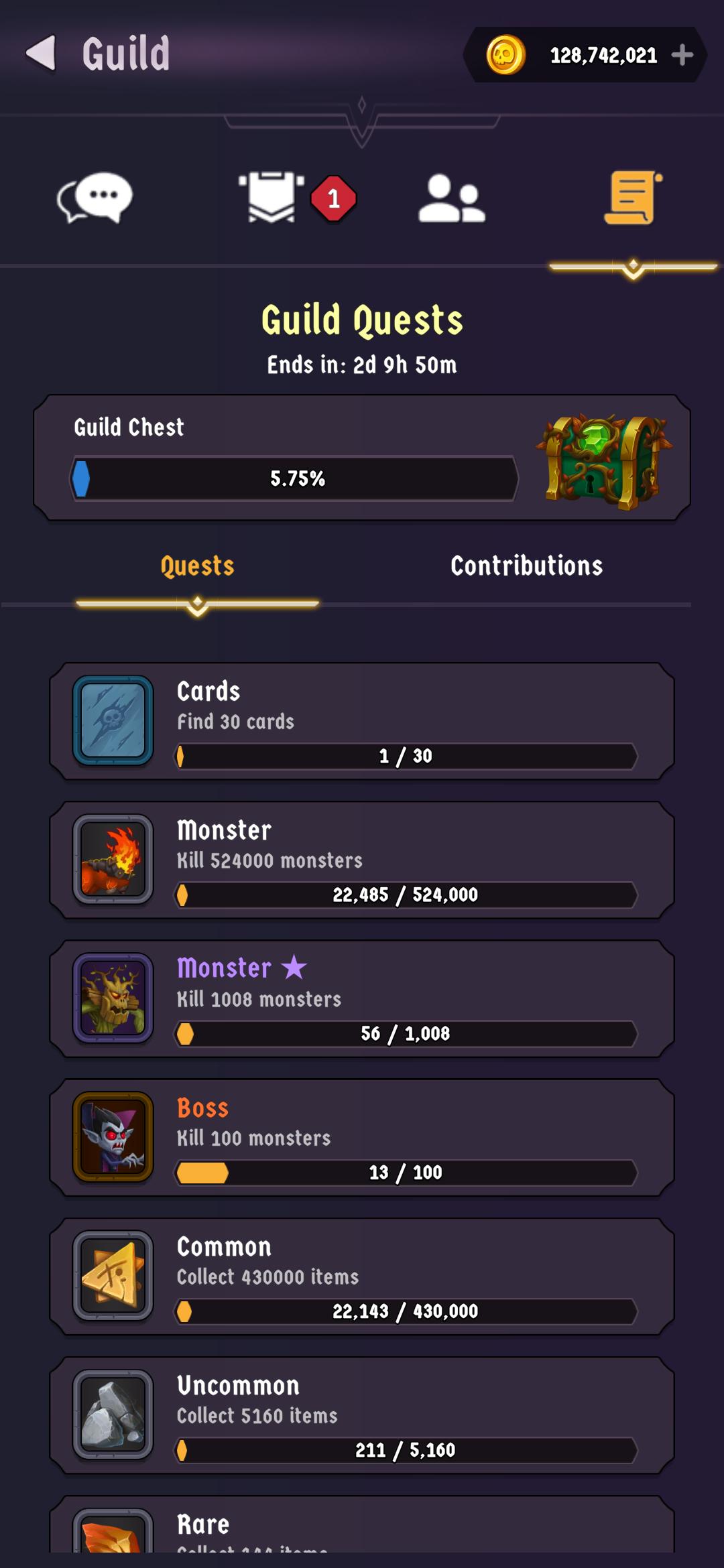This screenshot has width=724, height=1568.
Task: Select the Boss quest row
Action: 362,1138
